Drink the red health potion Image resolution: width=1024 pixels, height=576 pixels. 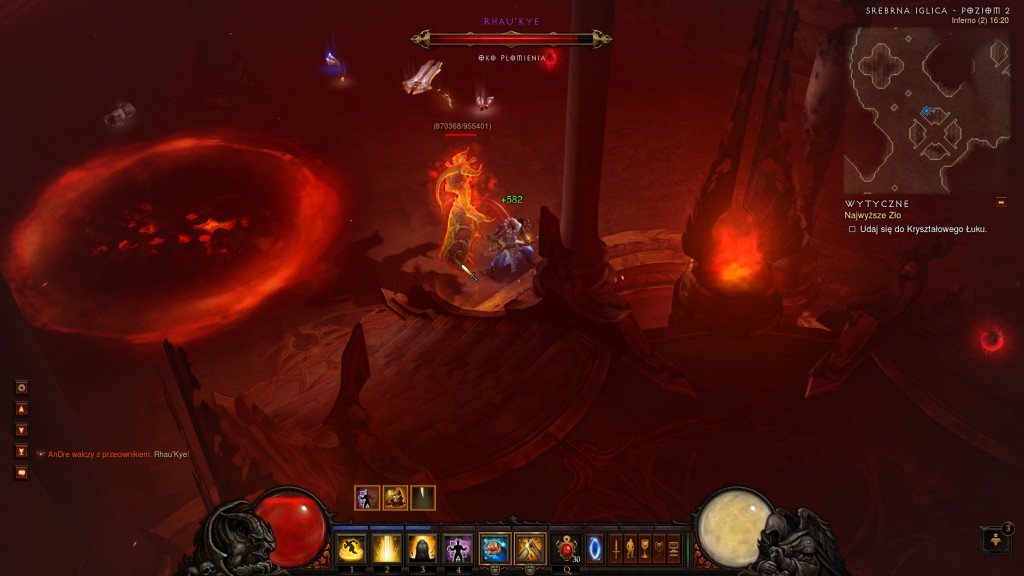pos(568,548)
